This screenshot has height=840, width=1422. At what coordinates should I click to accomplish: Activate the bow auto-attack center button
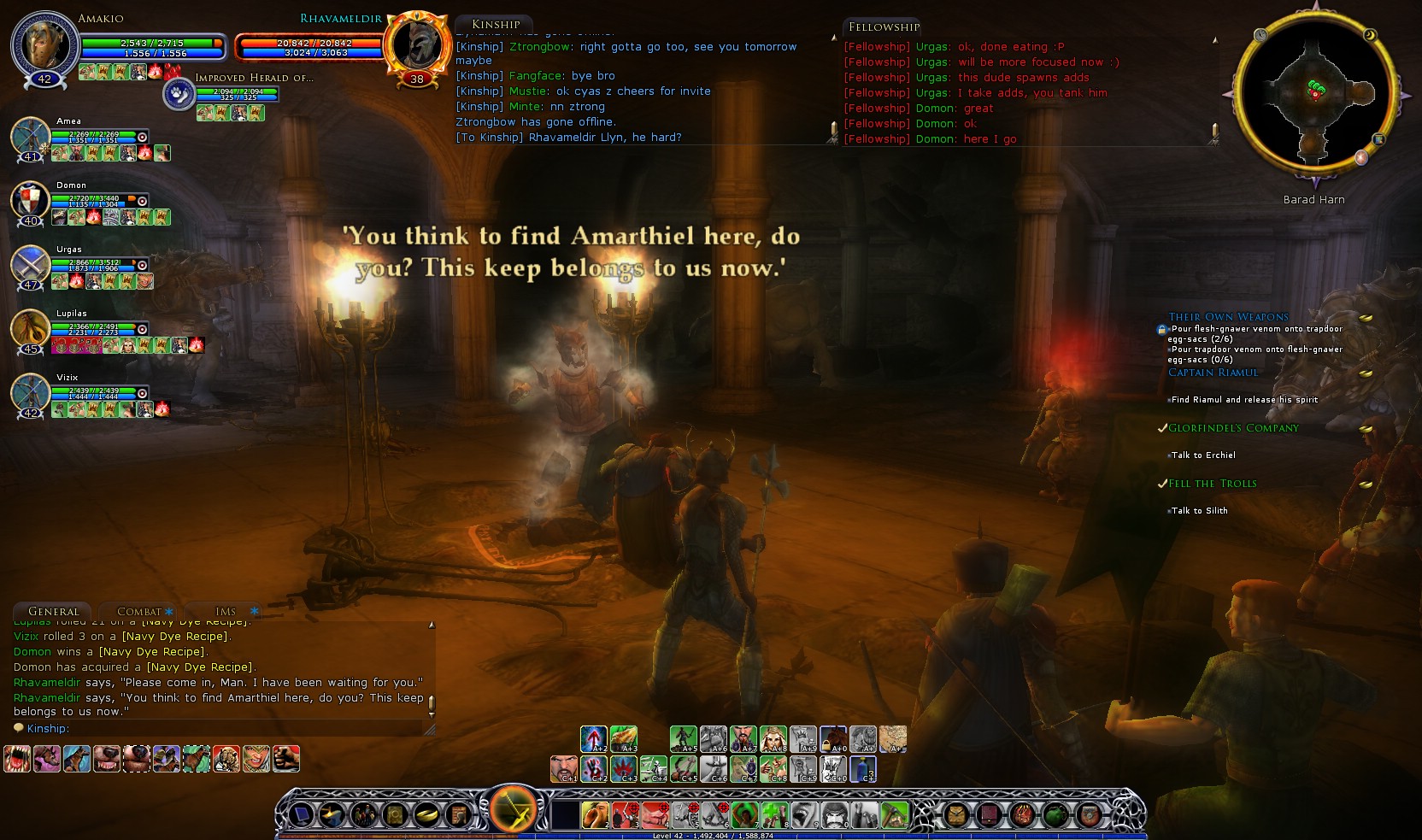click(x=513, y=809)
